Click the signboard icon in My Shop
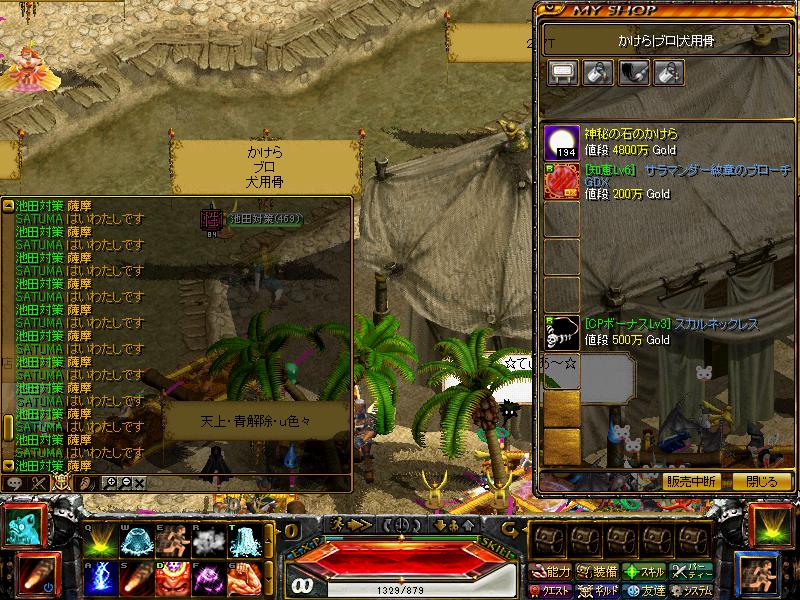The width and height of the screenshot is (800, 600). pyautogui.click(x=562, y=72)
